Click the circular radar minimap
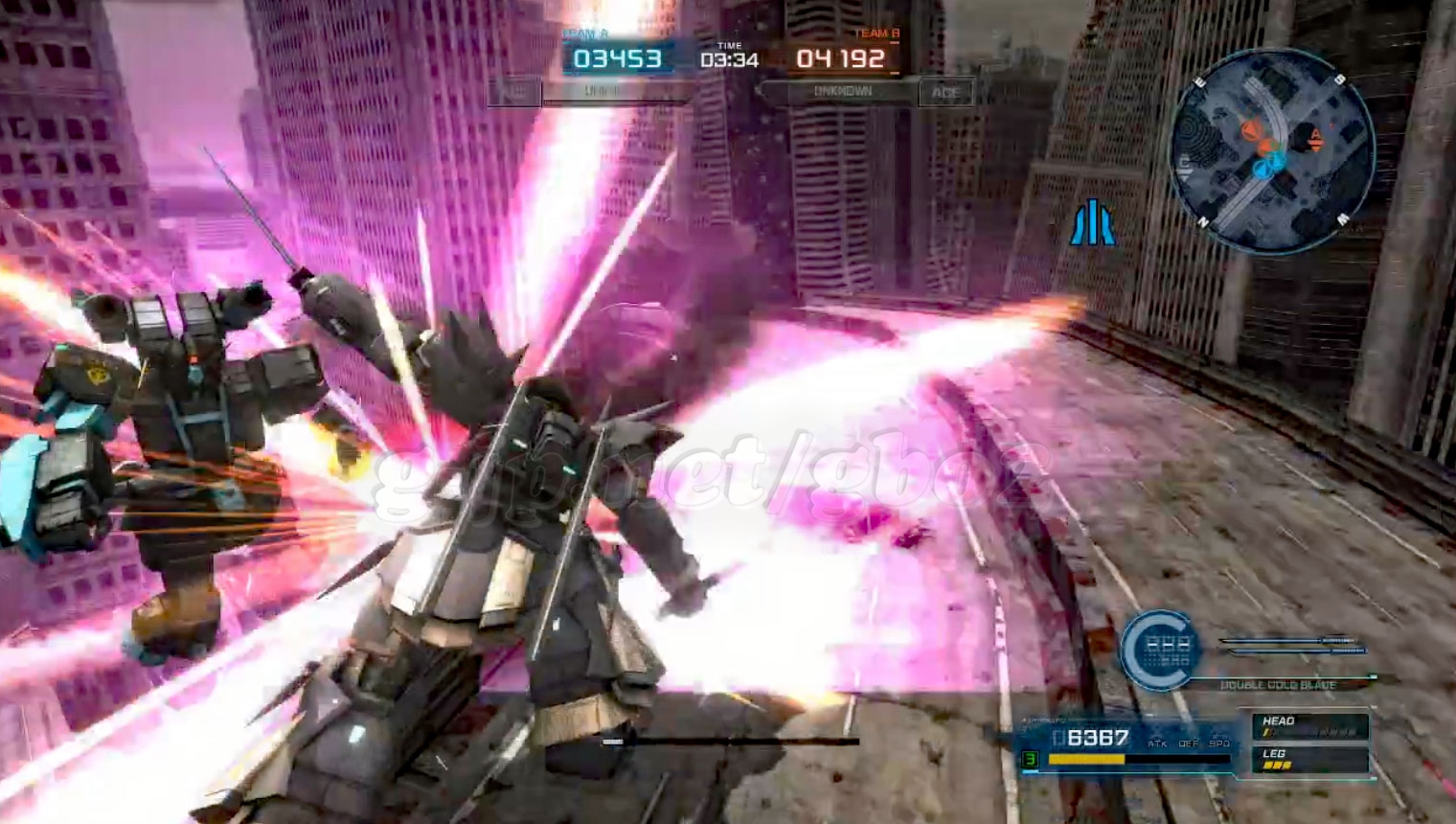1456x824 pixels. pyautogui.click(x=1272, y=152)
